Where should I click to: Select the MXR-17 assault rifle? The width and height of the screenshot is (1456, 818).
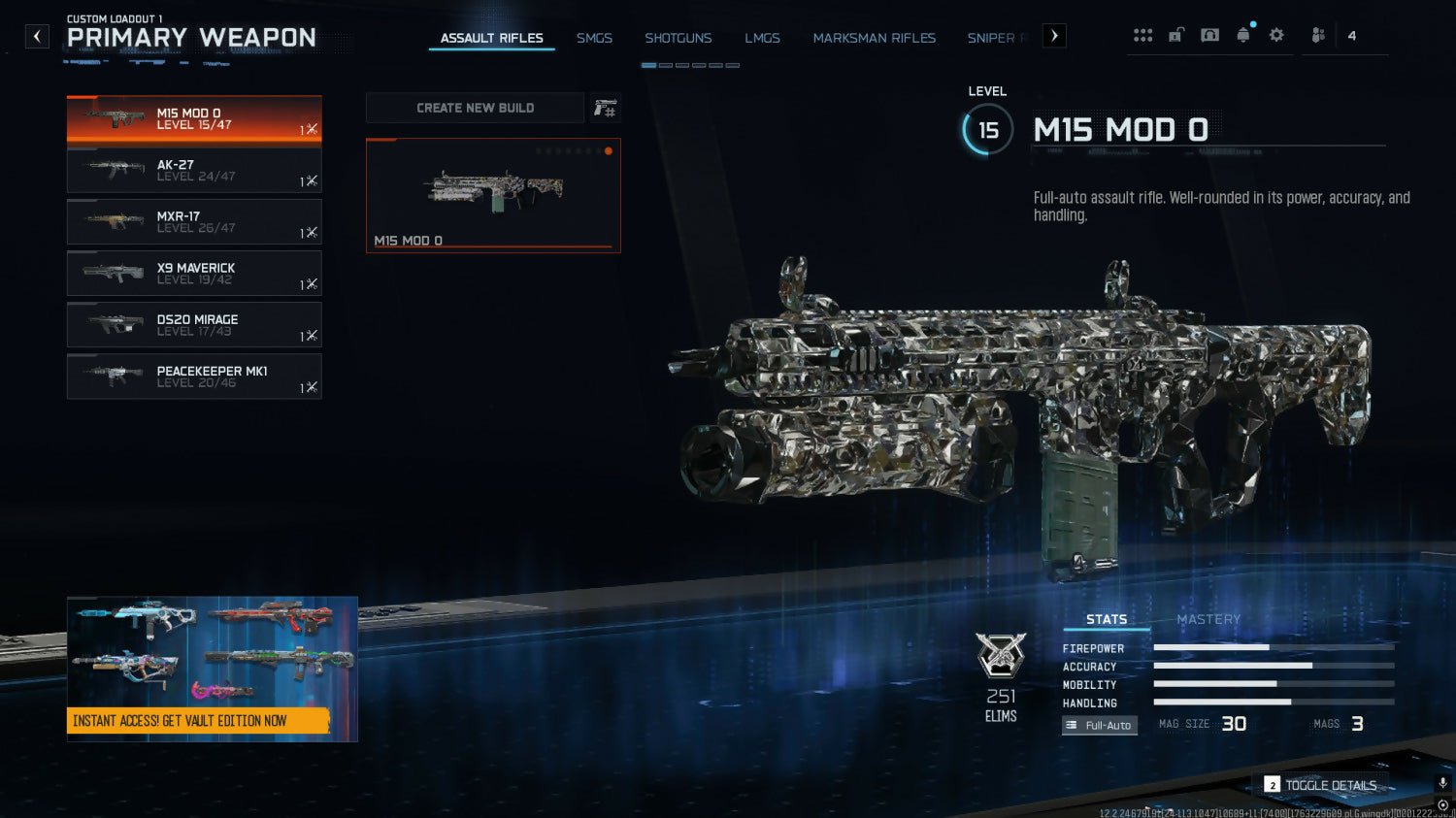click(x=194, y=222)
